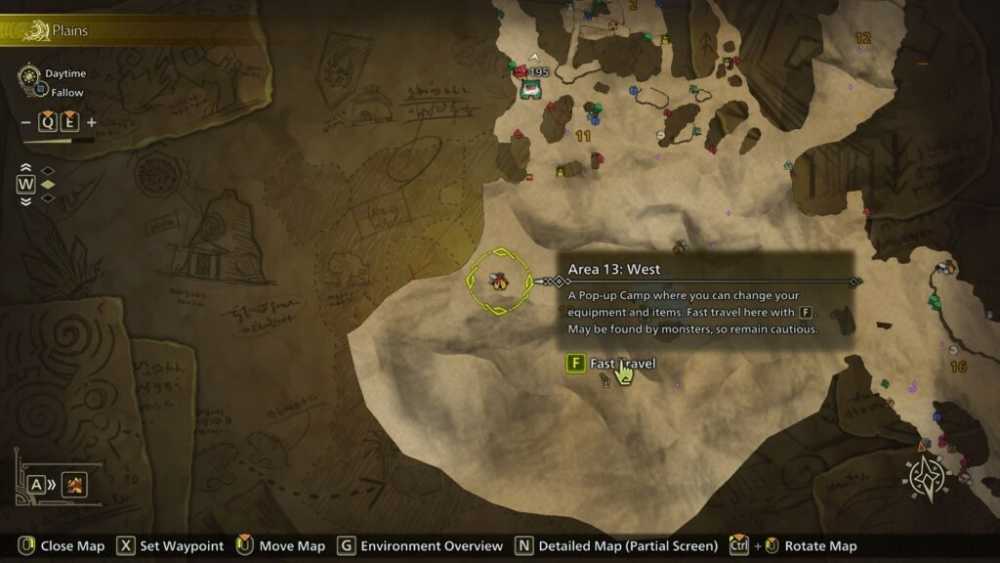1000x563 pixels.
Task: Select the area 16 number marker
Action: [x=958, y=367]
